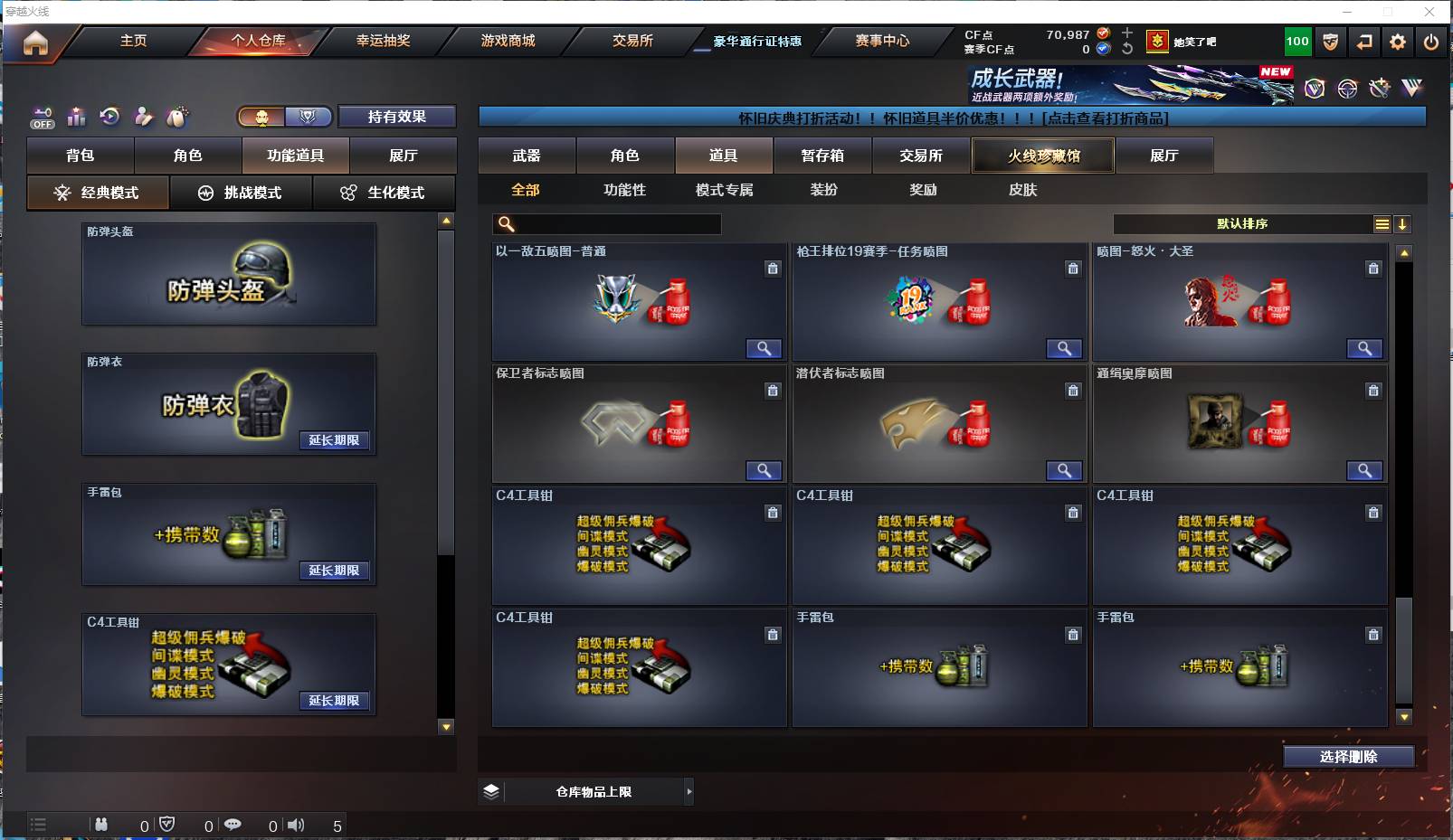Click the shield anti-cheat icon near settings
The width and height of the screenshot is (1453, 840).
click(1329, 42)
